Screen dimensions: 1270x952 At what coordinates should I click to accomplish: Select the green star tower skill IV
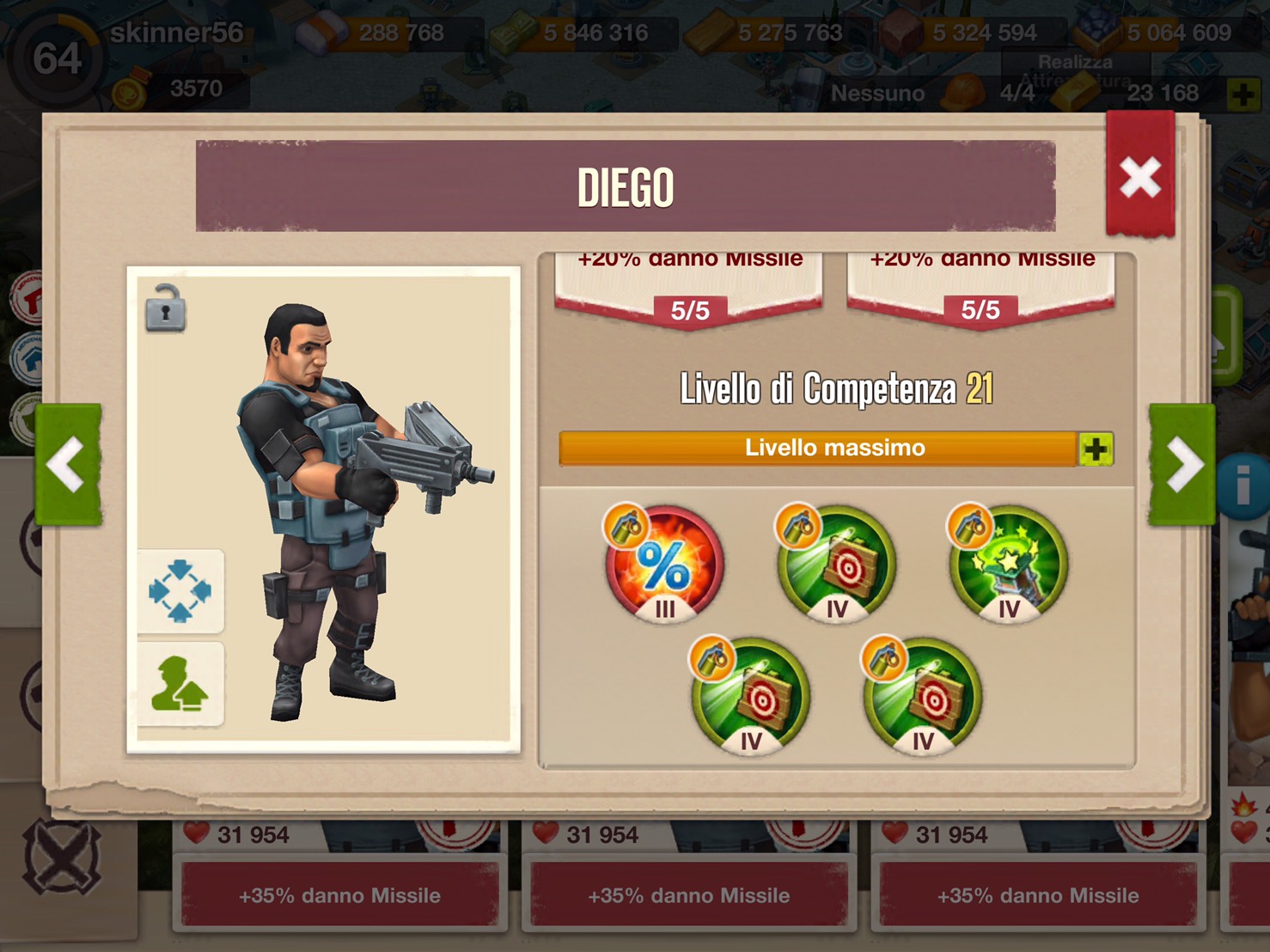point(1007,564)
